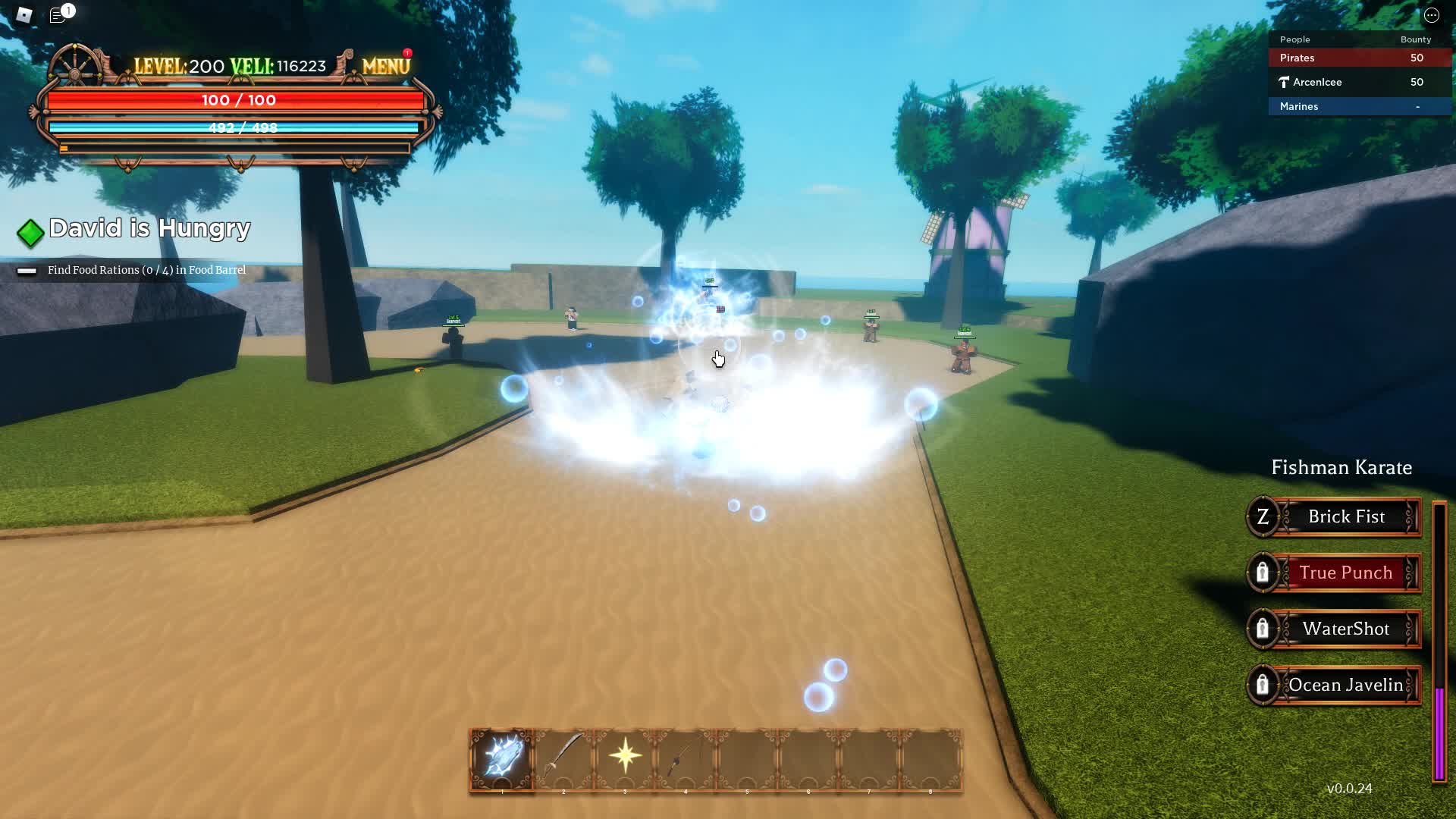Viewport: 1456px width, 819px height.
Task: Click the locked True Punch skill
Action: pyautogui.click(x=1334, y=573)
